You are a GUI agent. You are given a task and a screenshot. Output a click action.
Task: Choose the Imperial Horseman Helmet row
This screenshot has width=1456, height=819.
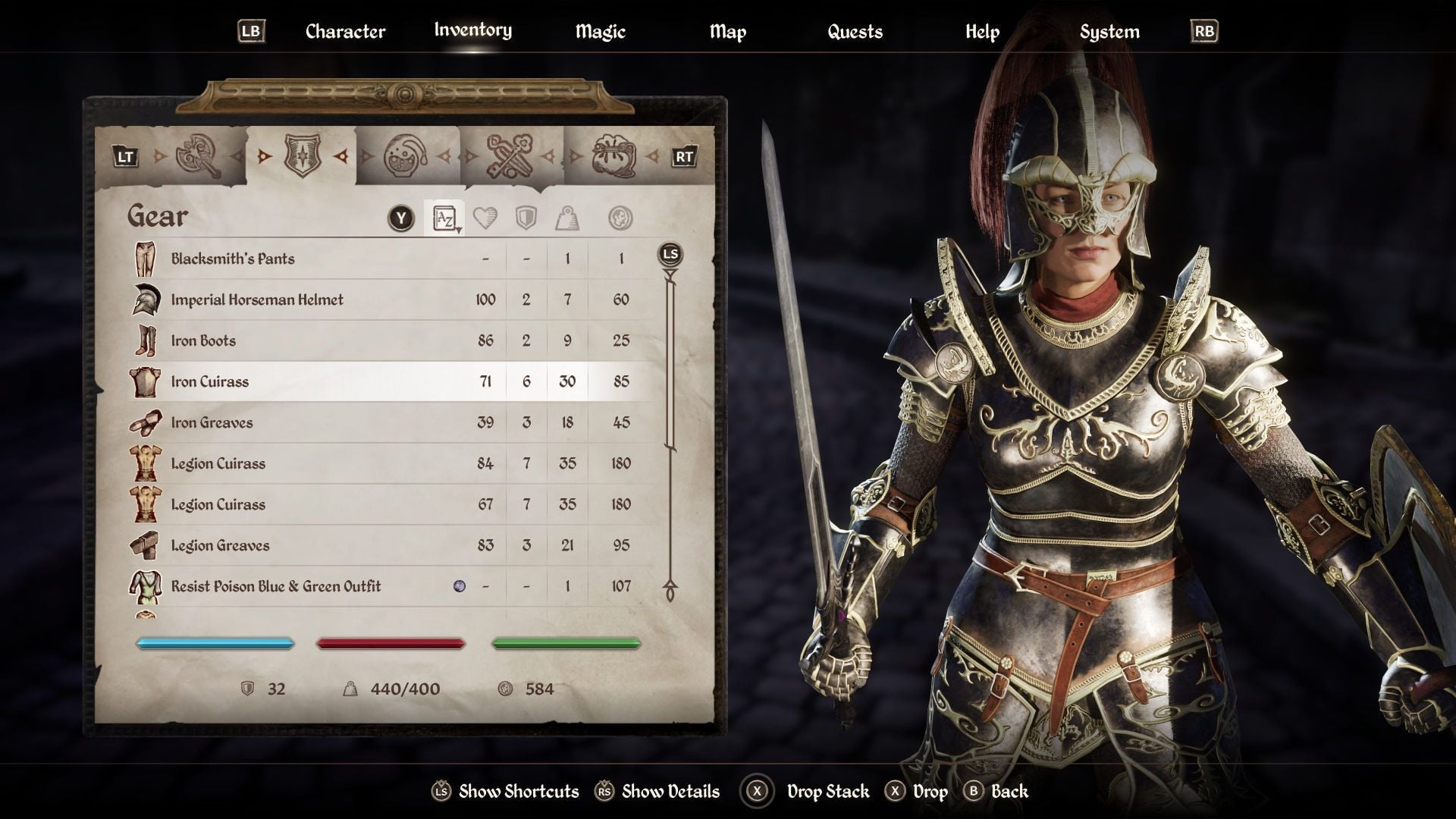click(257, 300)
